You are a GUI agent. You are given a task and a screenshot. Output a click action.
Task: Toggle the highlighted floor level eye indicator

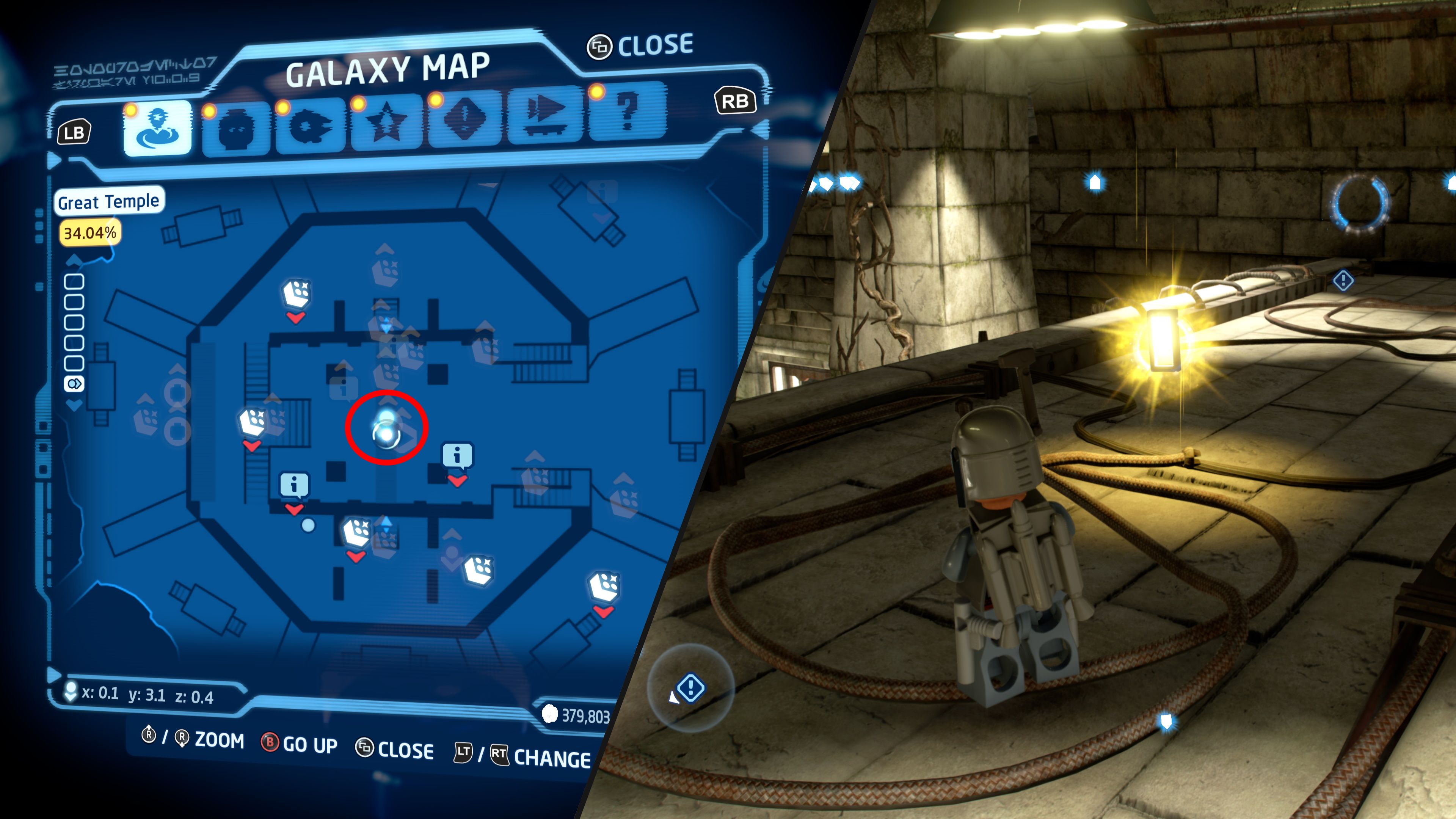point(74,383)
